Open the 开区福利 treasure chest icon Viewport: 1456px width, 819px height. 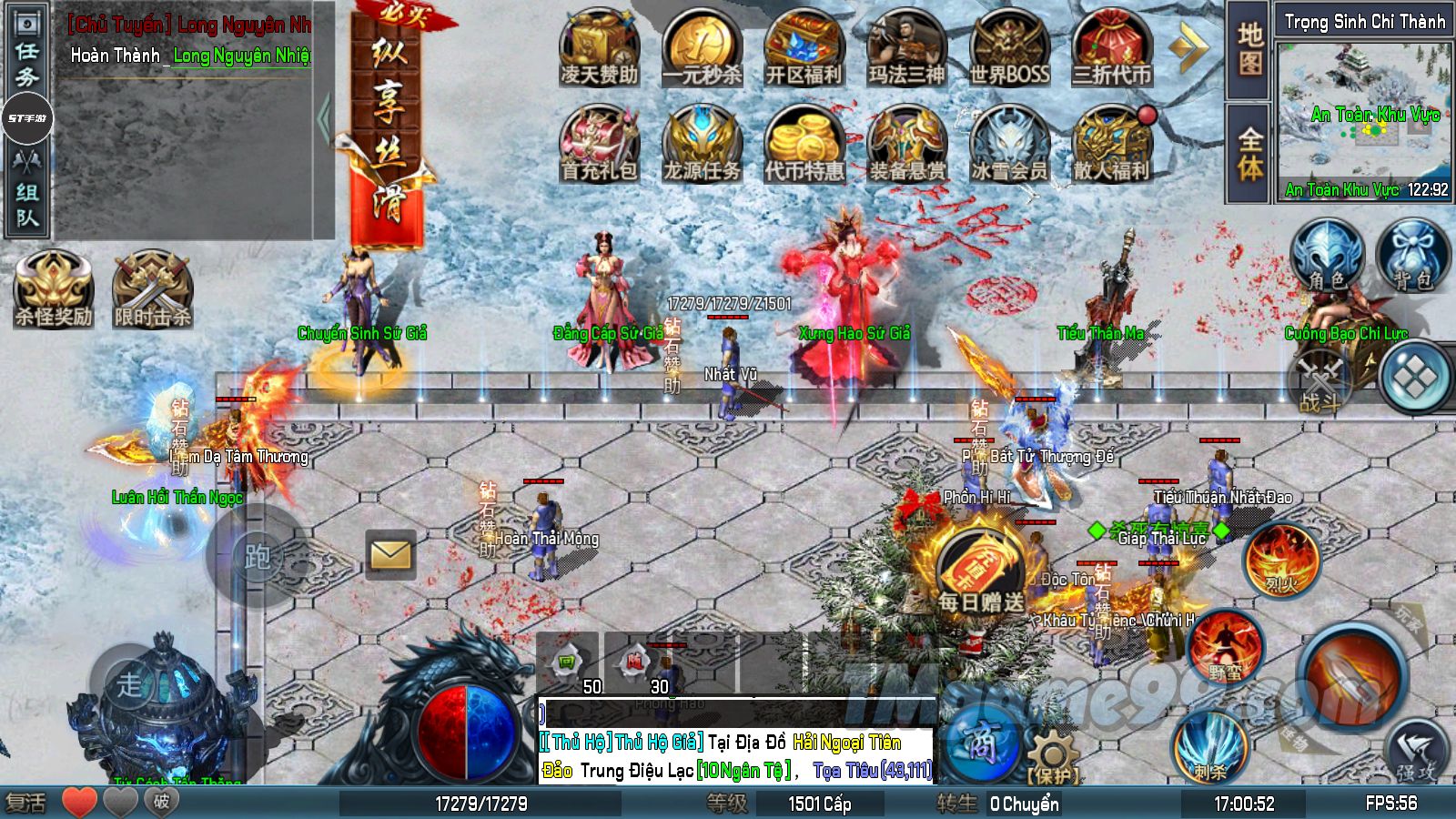(804, 49)
